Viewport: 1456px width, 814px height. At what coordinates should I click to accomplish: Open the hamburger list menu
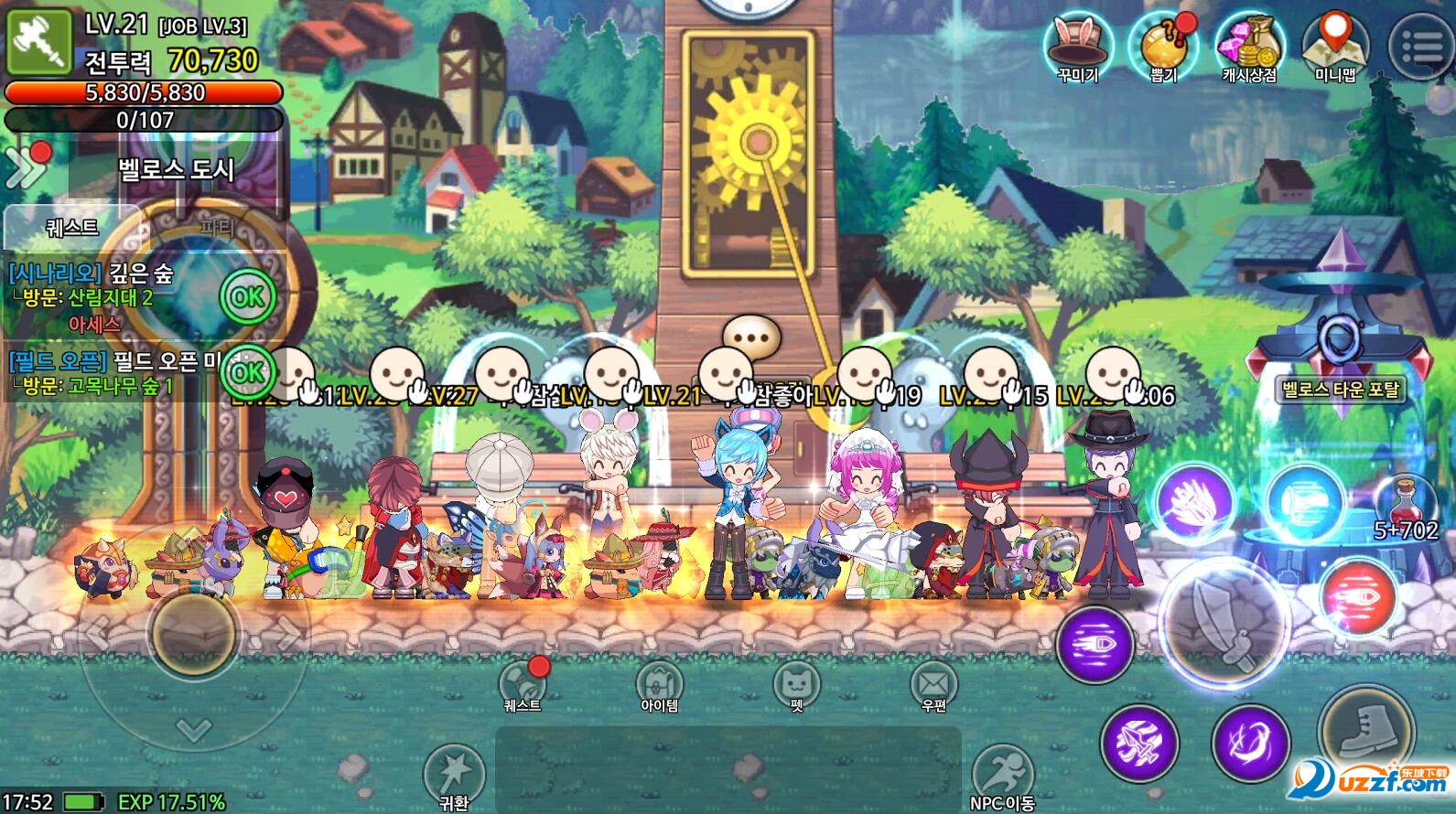1419,46
